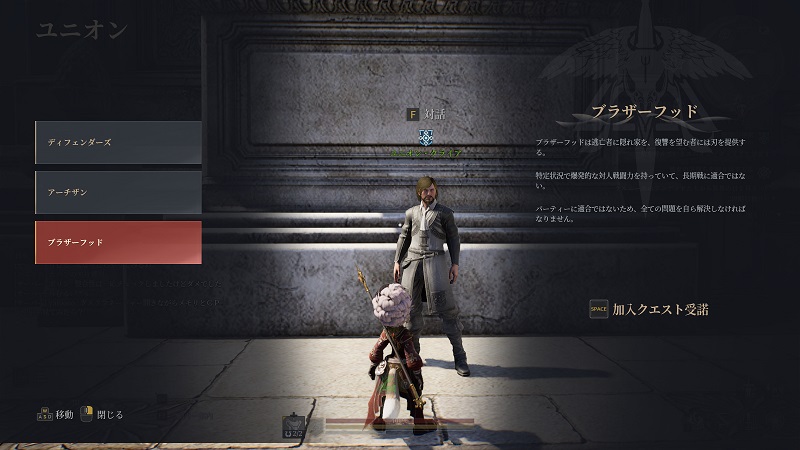This screenshot has height=450, width=800.
Task: Choose the アーチザン union option
Action: click(x=118, y=192)
